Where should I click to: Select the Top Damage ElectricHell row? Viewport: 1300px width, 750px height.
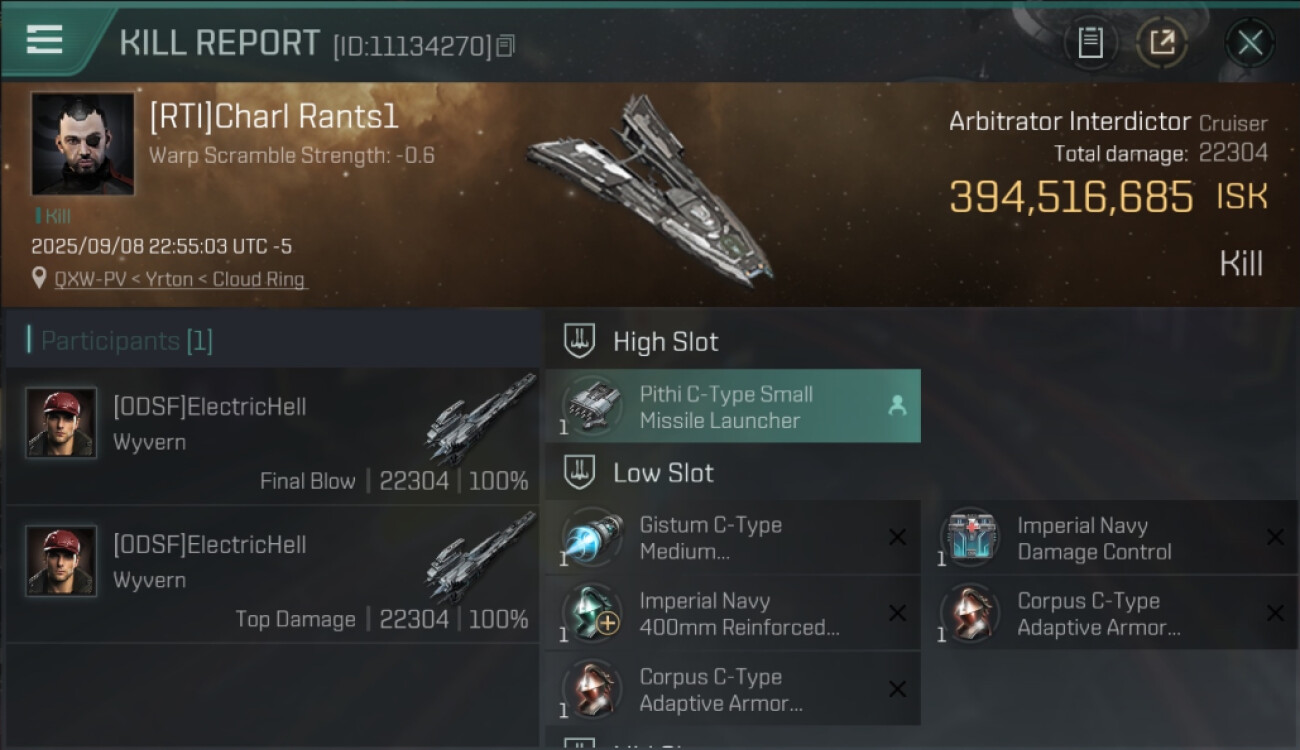272,574
